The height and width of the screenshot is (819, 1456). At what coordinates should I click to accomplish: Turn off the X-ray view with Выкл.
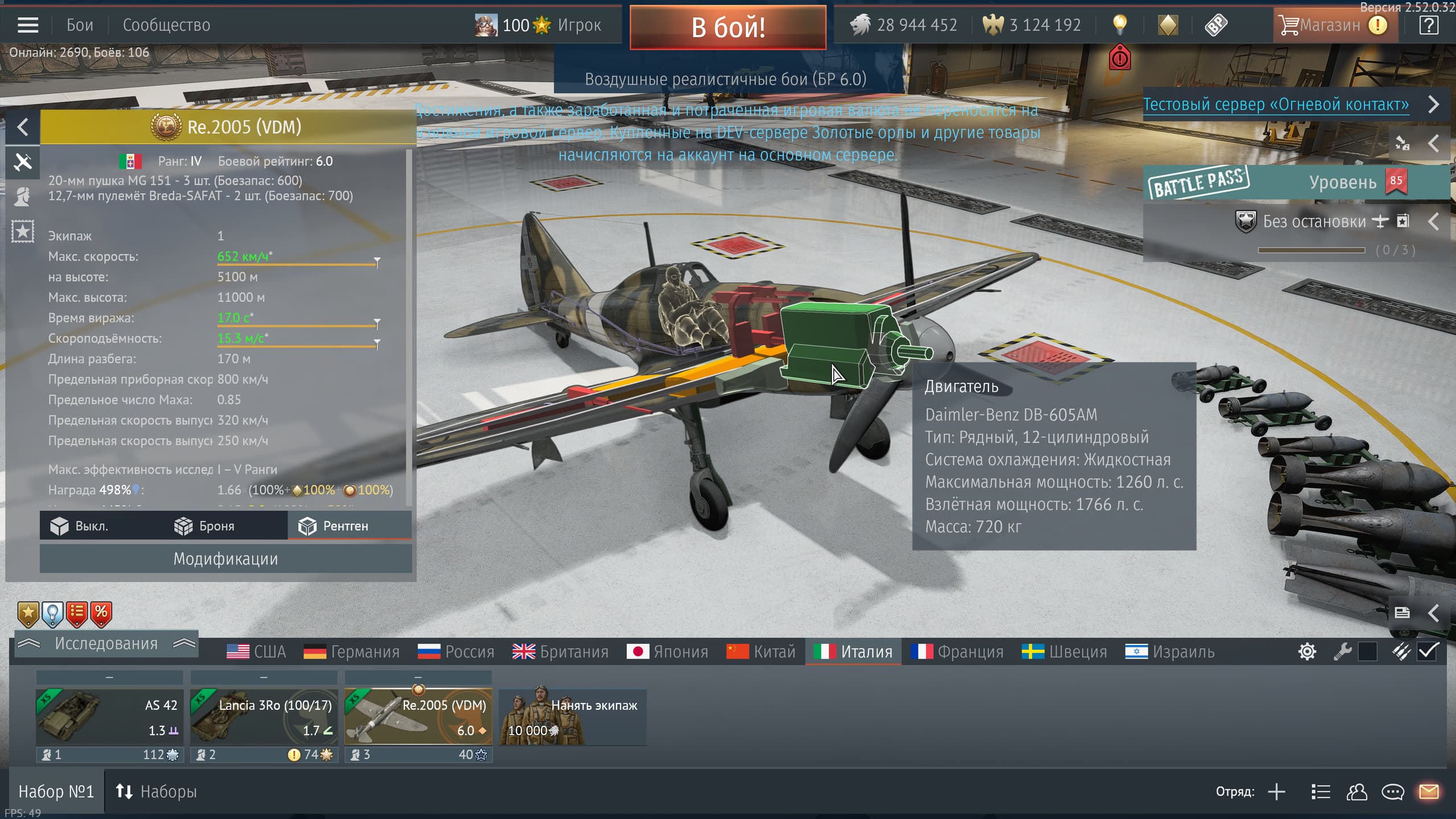[80, 526]
